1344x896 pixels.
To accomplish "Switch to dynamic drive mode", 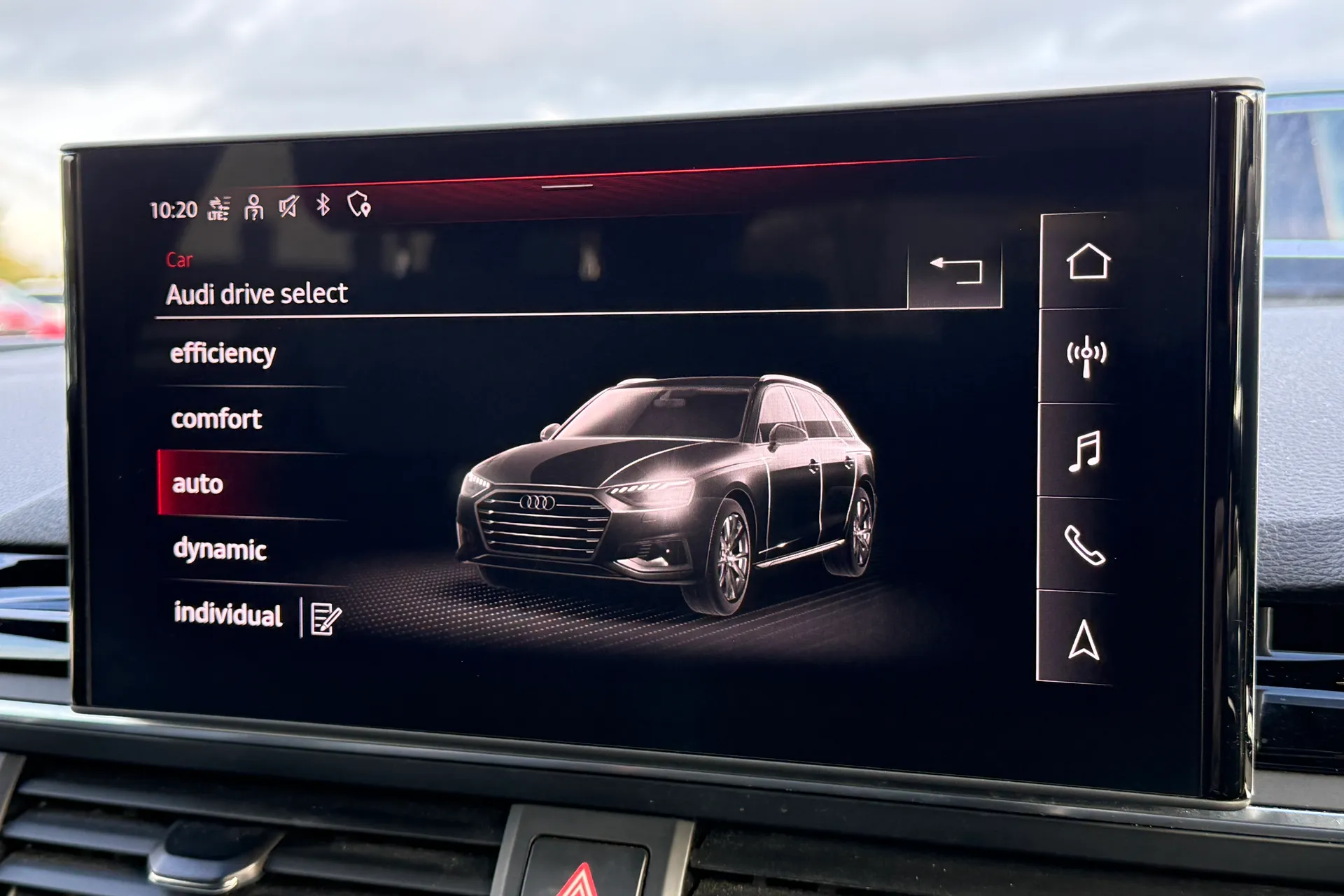I will pyautogui.click(x=220, y=549).
